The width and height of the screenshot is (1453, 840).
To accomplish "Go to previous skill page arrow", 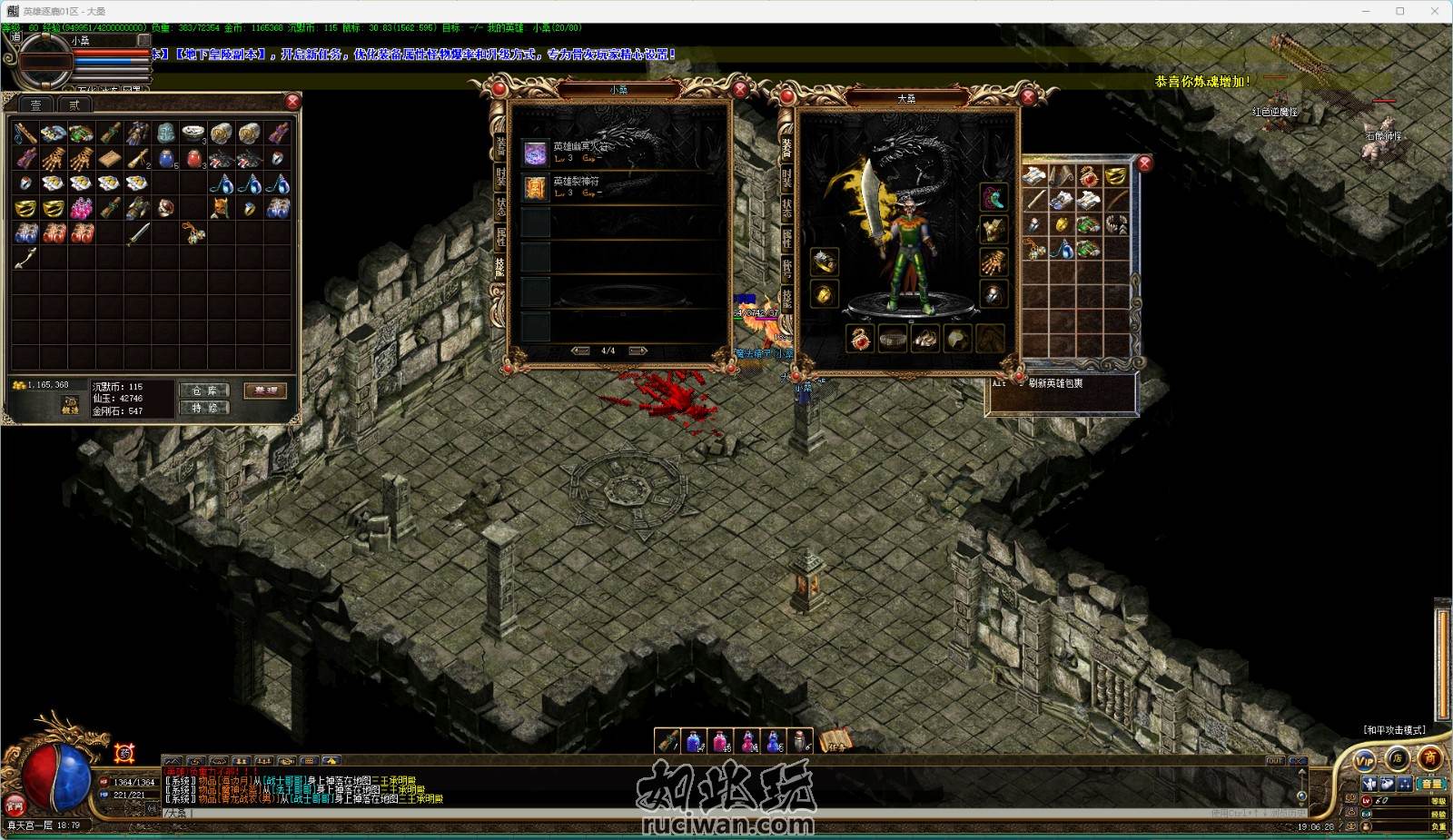I will coord(580,351).
